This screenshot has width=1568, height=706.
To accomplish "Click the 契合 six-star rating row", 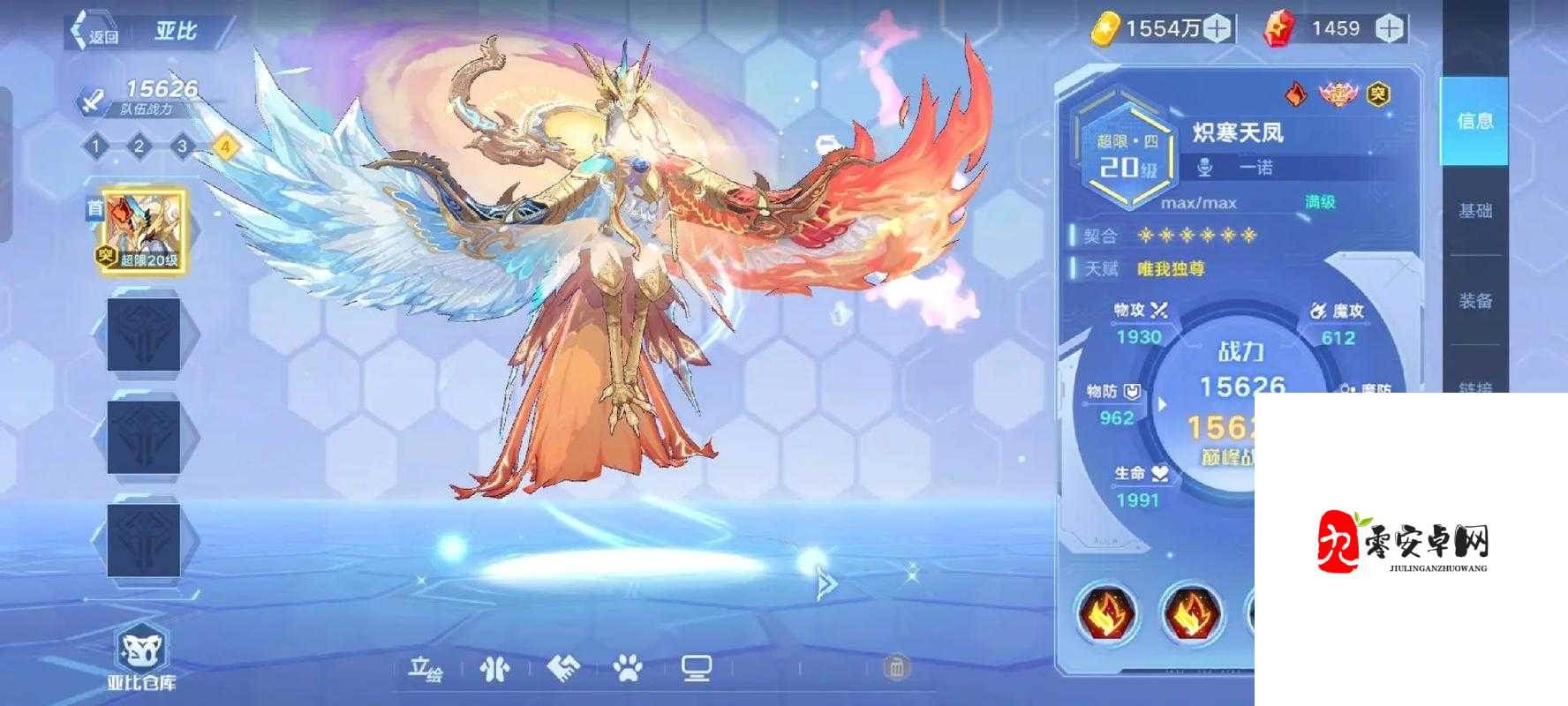I will pyautogui.click(x=1174, y=236).
